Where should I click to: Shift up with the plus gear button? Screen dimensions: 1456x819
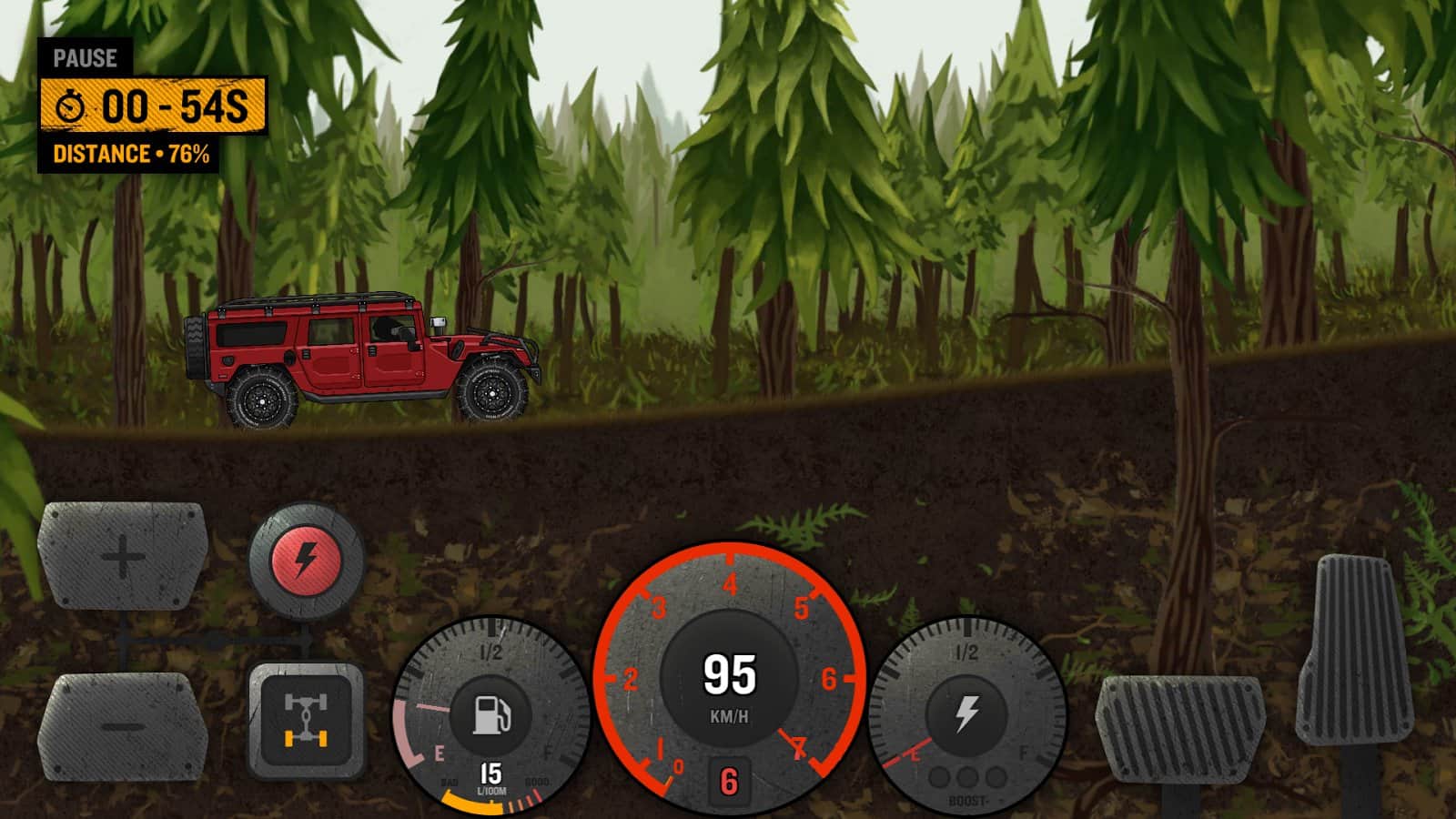(123, 555)
